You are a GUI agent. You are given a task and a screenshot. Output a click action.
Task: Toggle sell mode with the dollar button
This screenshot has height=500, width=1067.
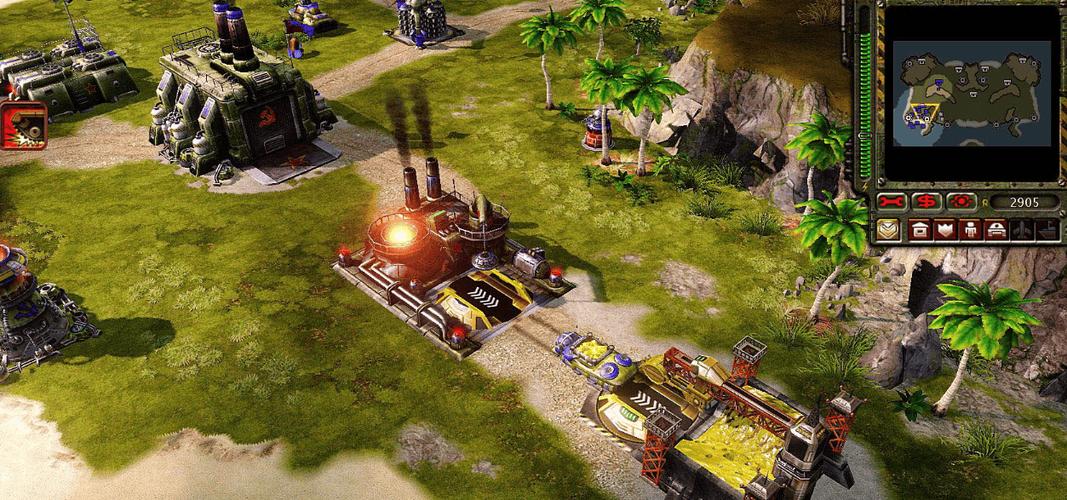927,201
